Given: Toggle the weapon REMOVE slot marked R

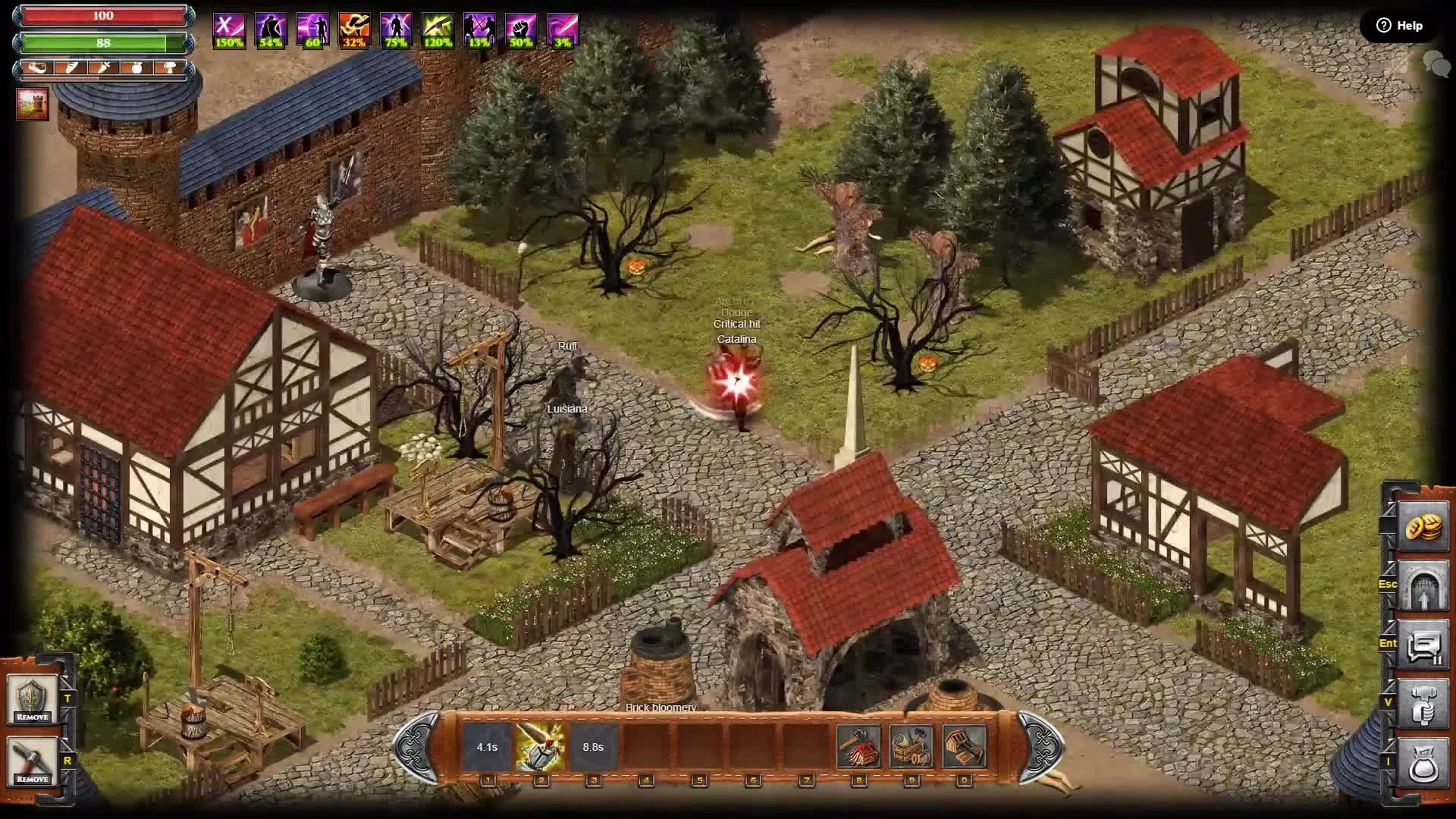Looking at the screenshot, I should point(33,762).
